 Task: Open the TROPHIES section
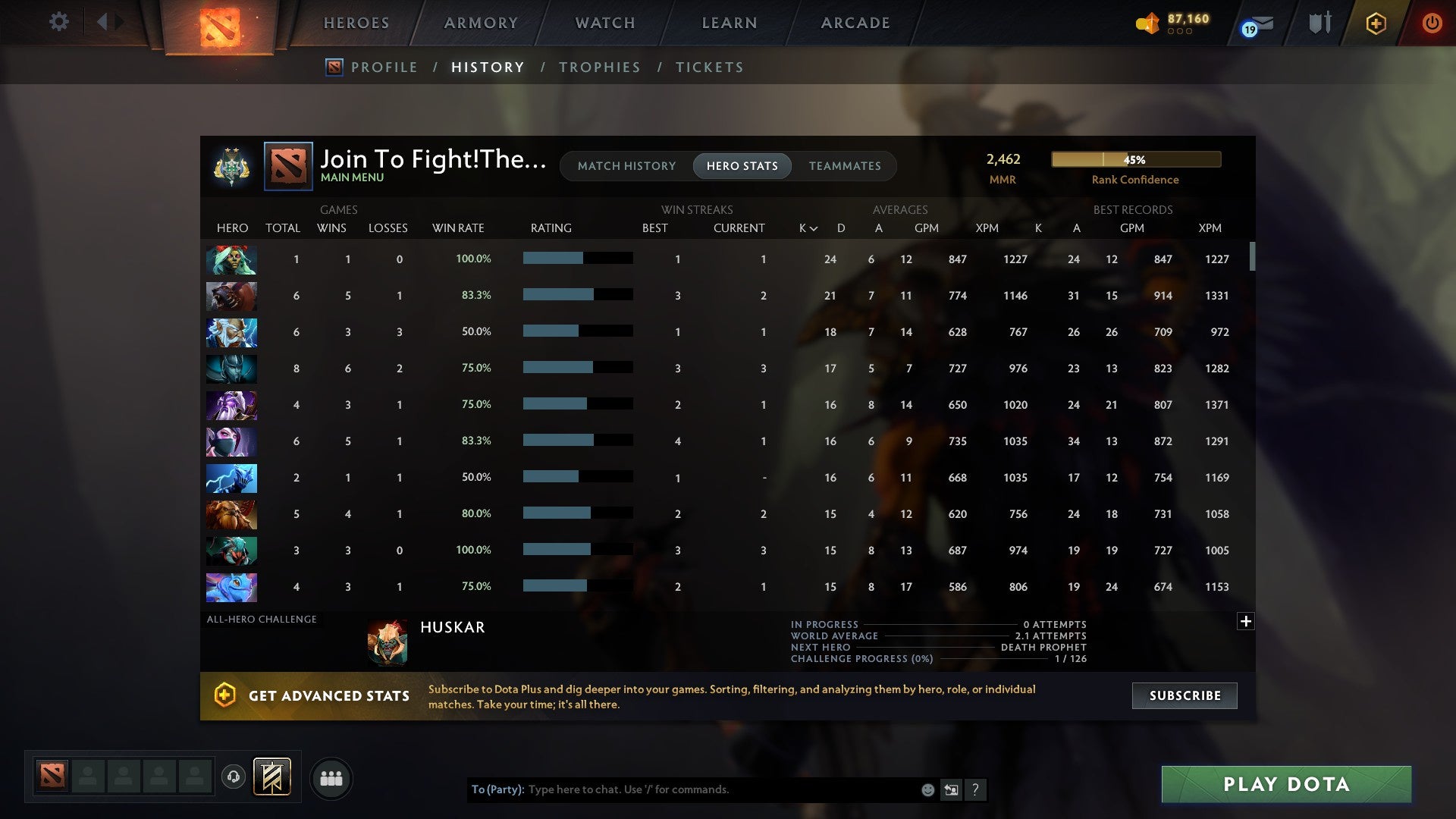pos(599,67)
